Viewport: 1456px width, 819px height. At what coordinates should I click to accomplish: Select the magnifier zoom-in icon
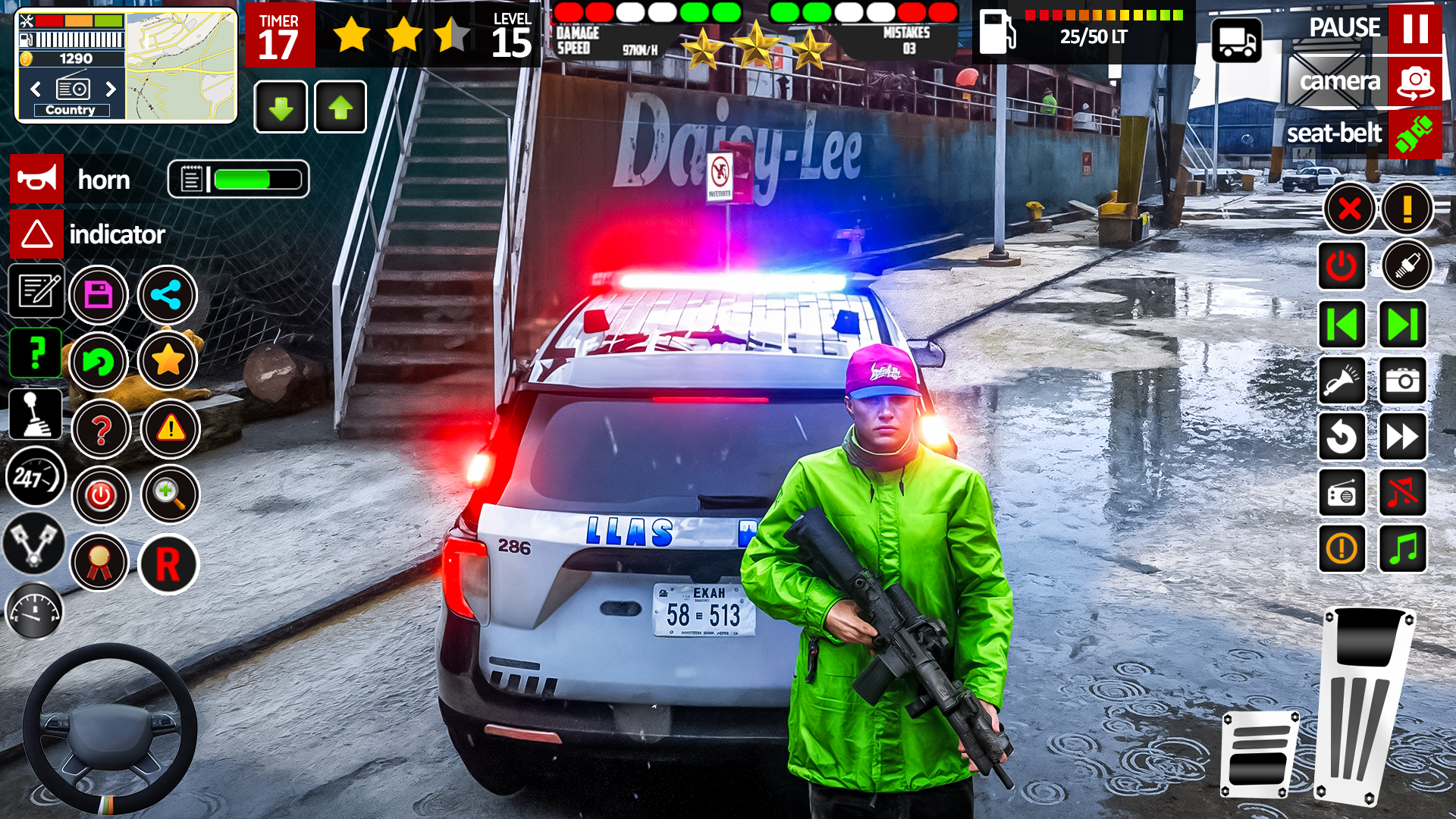click(170, 494)
